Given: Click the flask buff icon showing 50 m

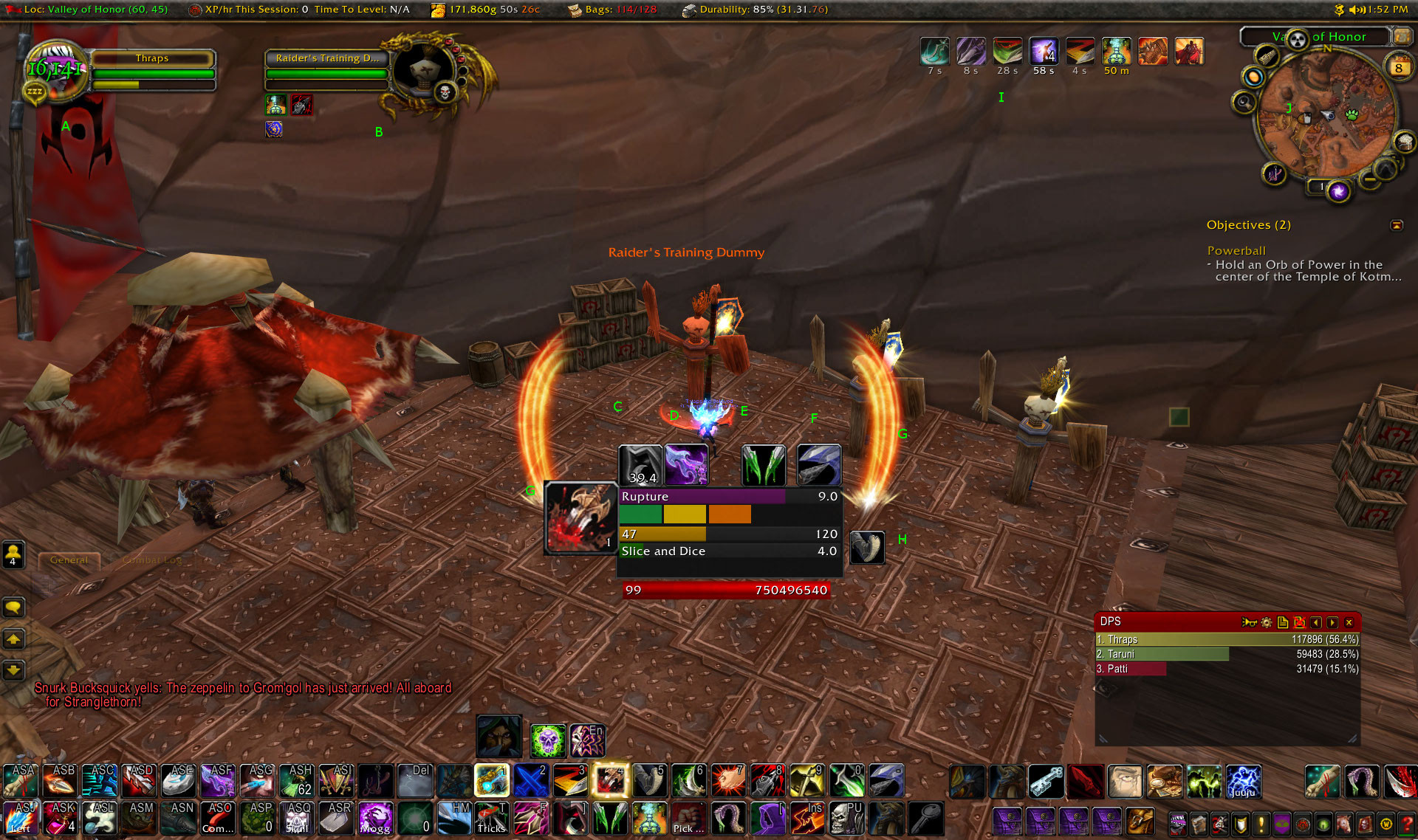Looking at the screenshot, I should coord(1116,52).
